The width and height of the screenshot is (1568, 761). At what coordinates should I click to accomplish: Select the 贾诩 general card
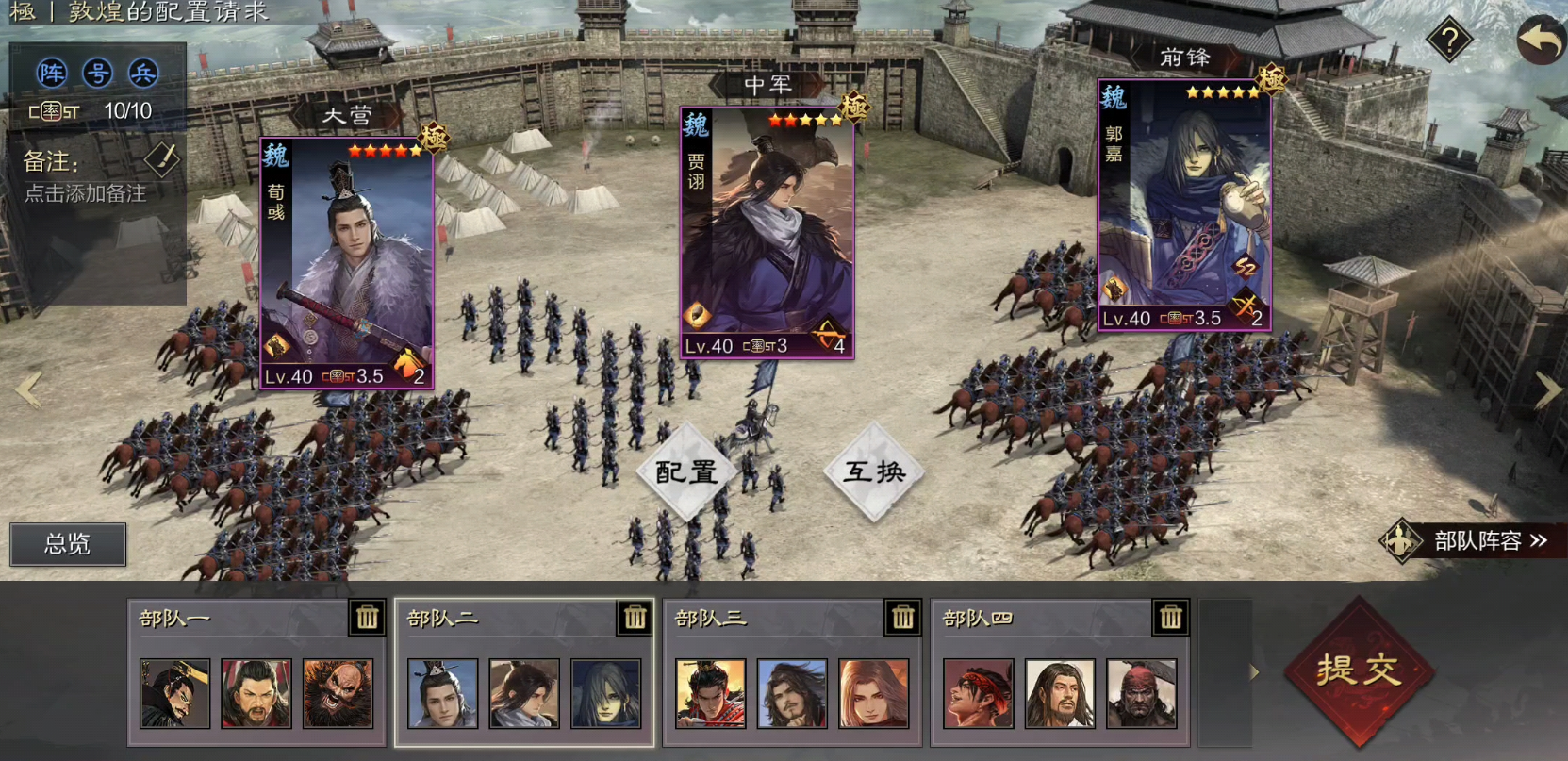pos(767,233)
